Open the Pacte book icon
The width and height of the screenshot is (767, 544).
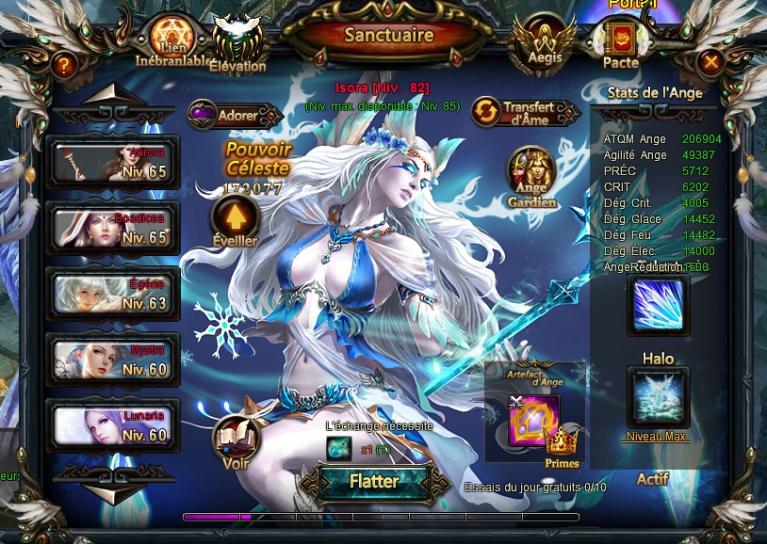tap(621, 42)
